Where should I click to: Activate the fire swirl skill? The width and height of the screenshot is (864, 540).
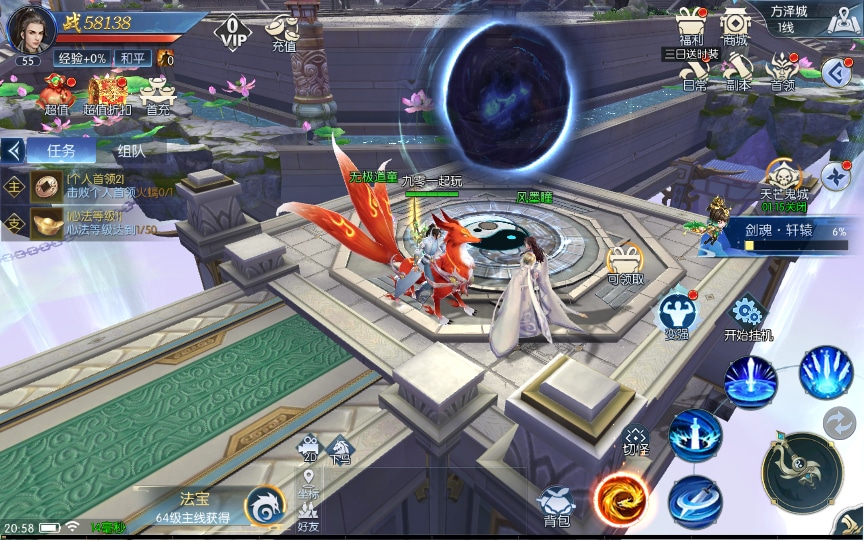tap(620, 496)
